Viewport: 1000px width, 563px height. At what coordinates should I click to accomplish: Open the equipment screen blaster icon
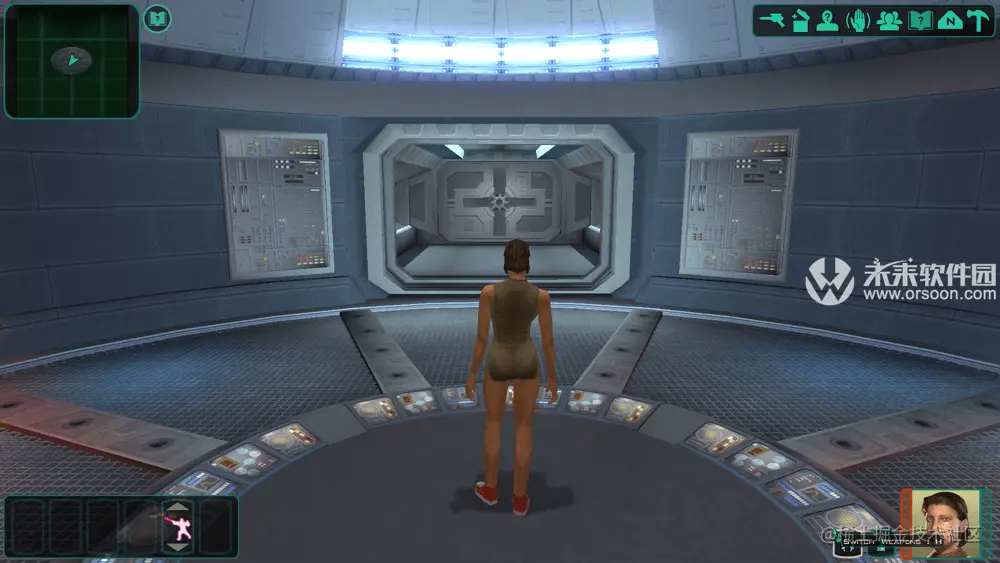pyautogui.click(x=771, y=20)
